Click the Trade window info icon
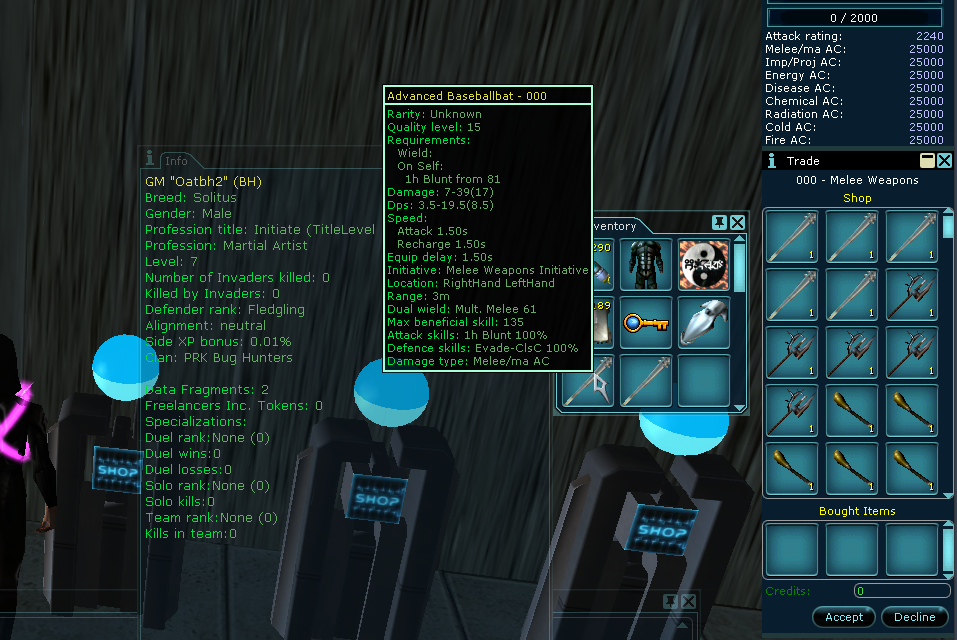The width and height of the screenshot is (957, 640). click(771, 161)
